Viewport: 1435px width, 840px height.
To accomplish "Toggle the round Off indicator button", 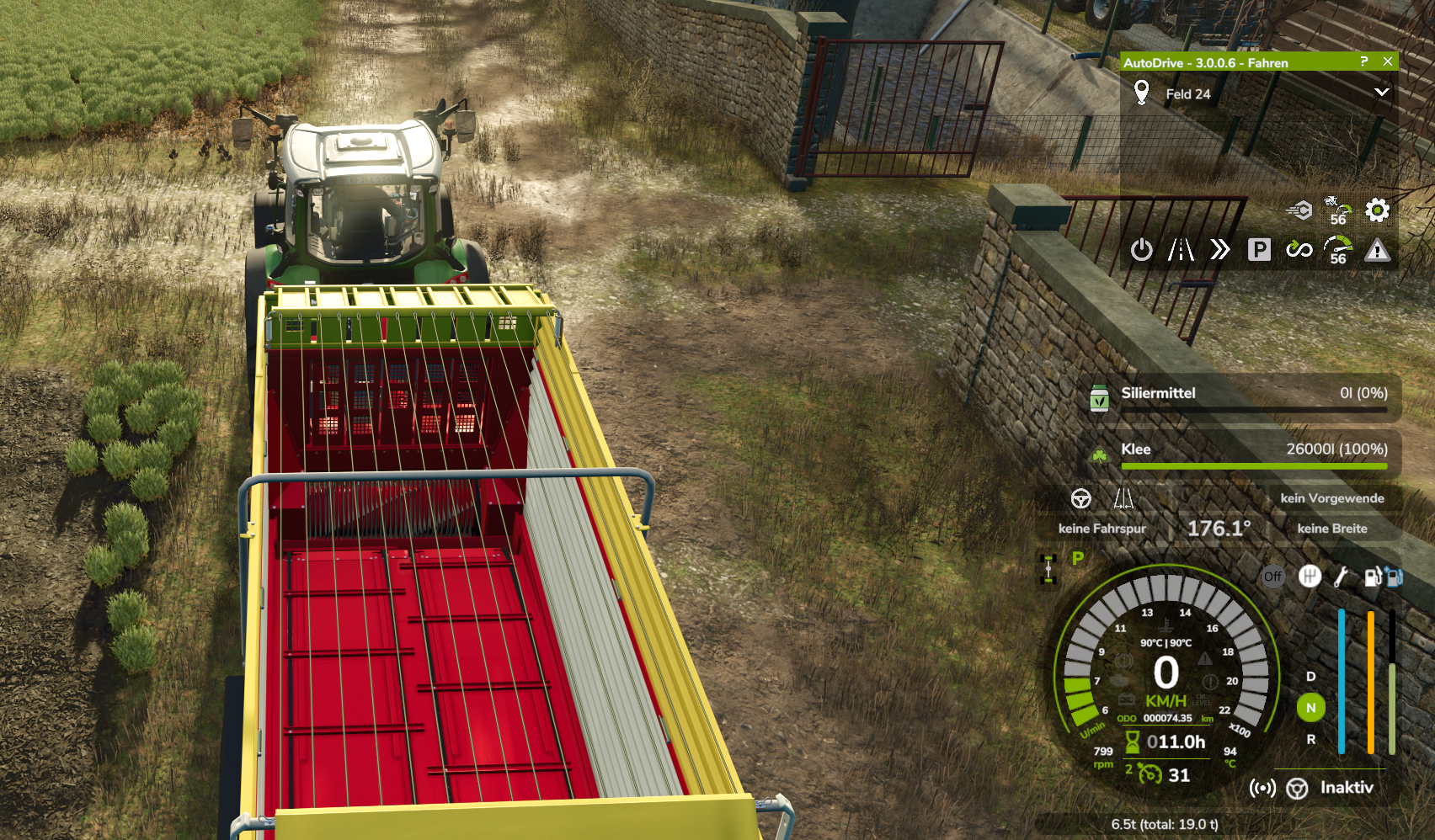I will [1272, 577].
